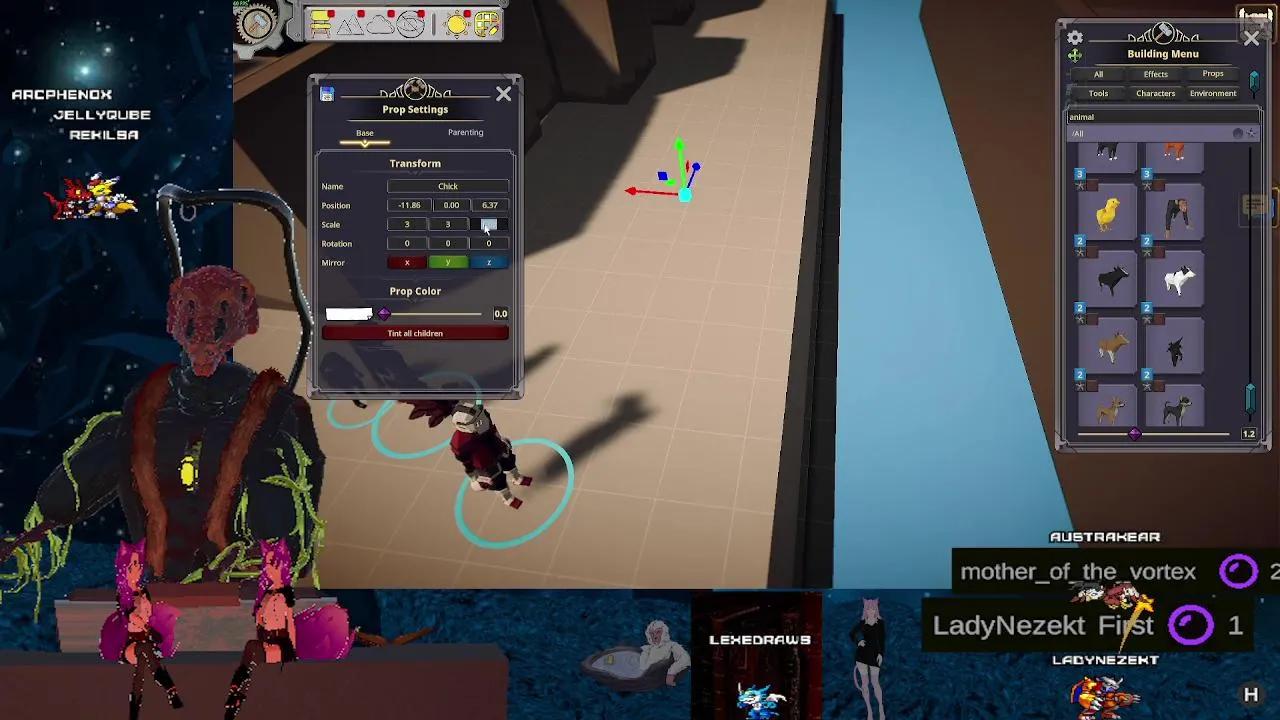Open the Characters category in Building Menu
The height and width of the screenshot is (720, 1280).
1156,93
